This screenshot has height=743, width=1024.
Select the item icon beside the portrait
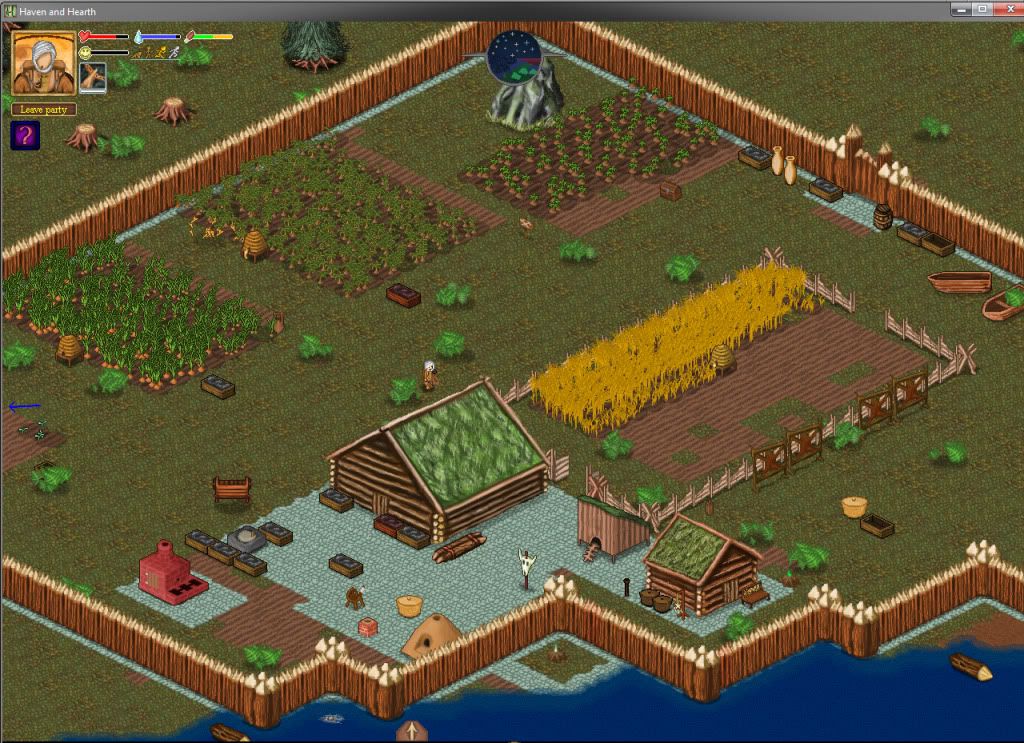coord(92,77)
